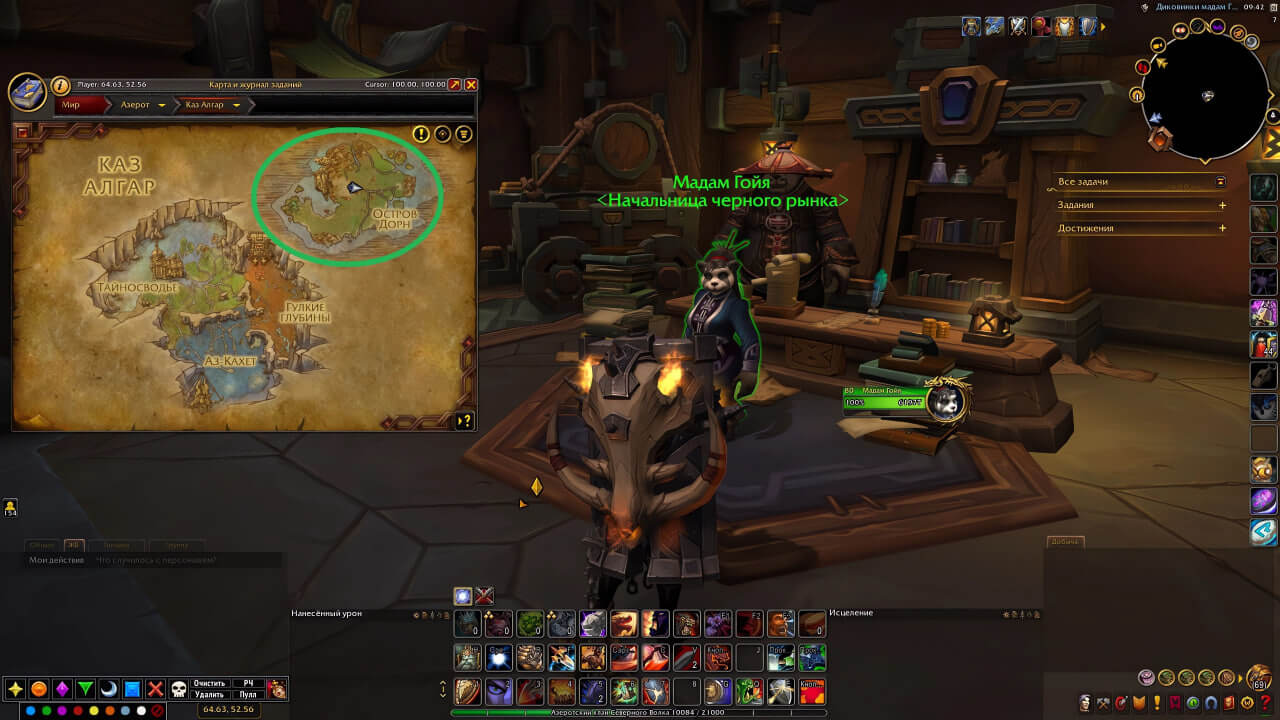This screenshot has height=720, width=1280.
Task: Maximize the world map with the arrow button
Action: (455, 85)
